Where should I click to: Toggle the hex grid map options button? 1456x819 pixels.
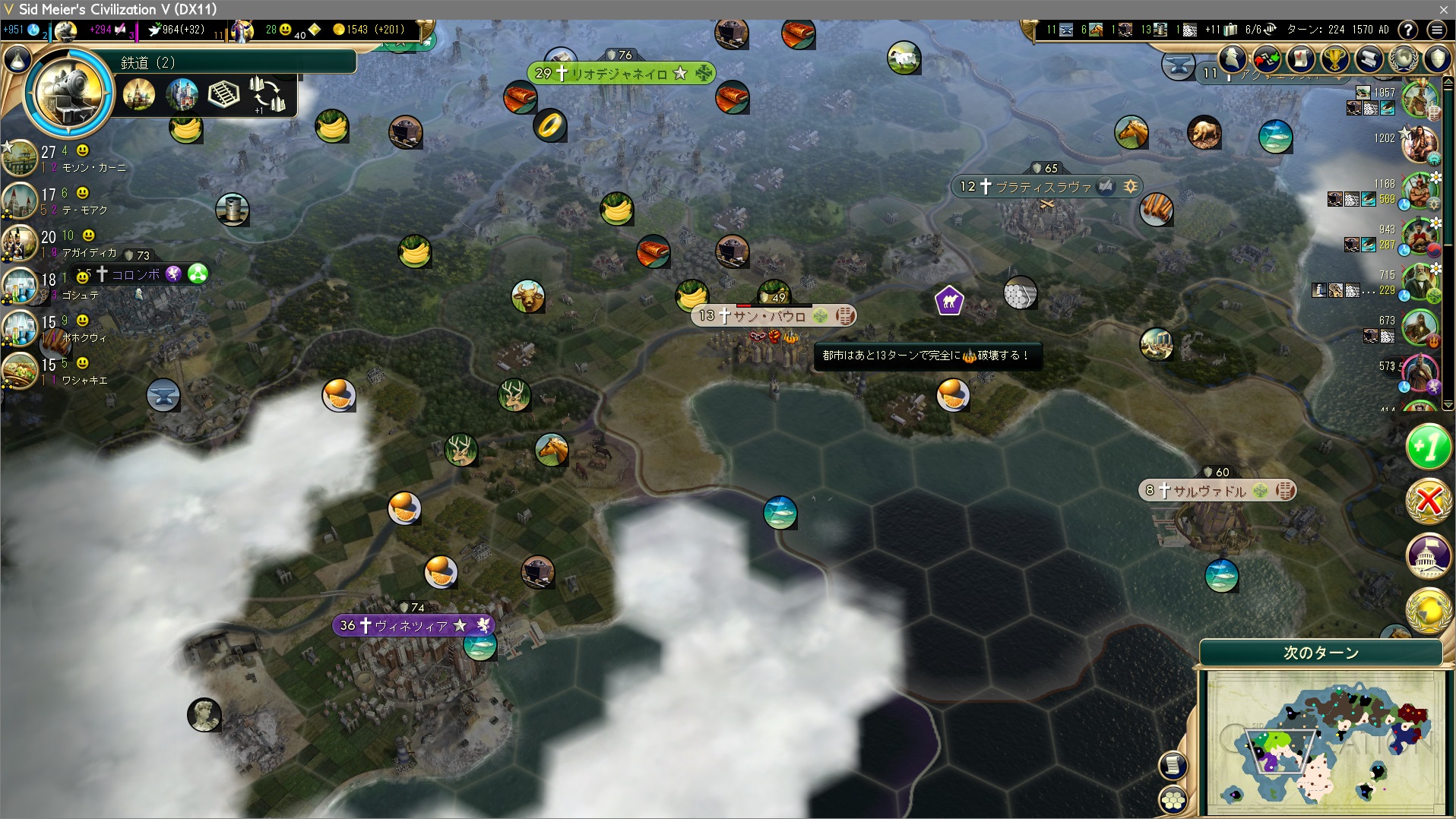1174,798
